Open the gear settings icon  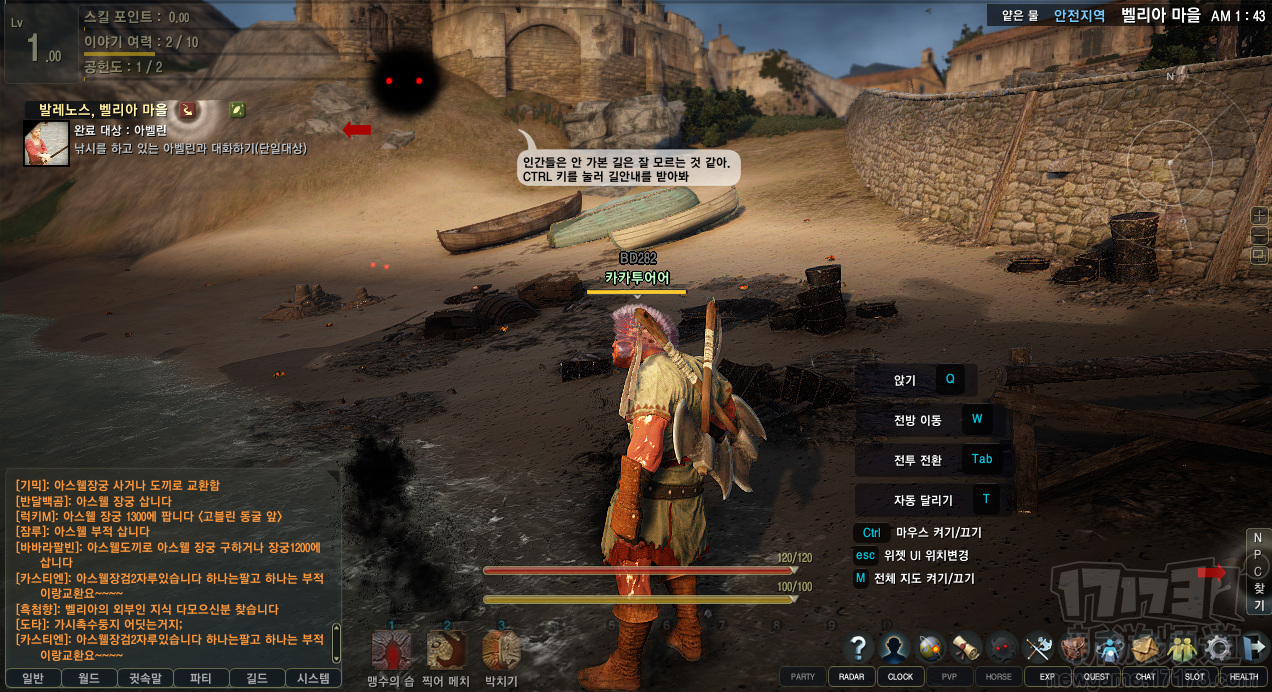1218,648
